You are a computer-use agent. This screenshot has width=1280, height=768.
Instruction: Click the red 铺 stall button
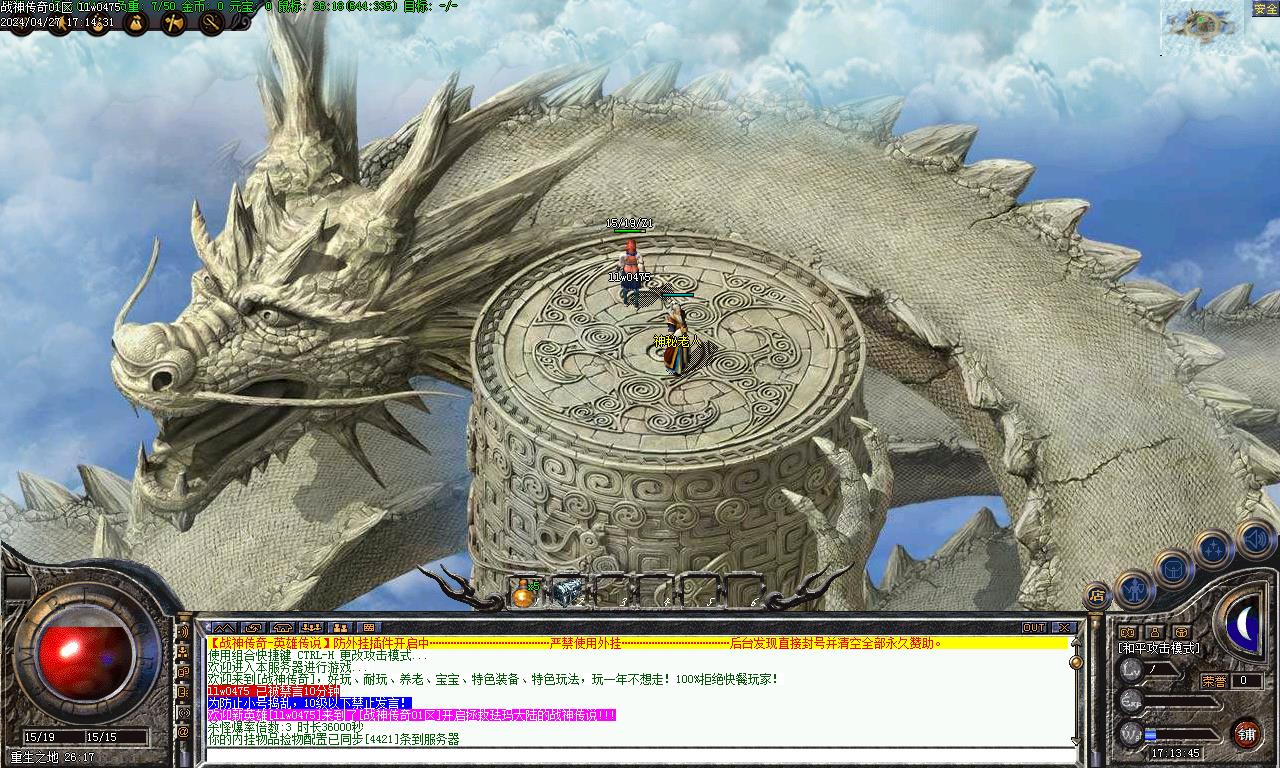(1246, 734)
